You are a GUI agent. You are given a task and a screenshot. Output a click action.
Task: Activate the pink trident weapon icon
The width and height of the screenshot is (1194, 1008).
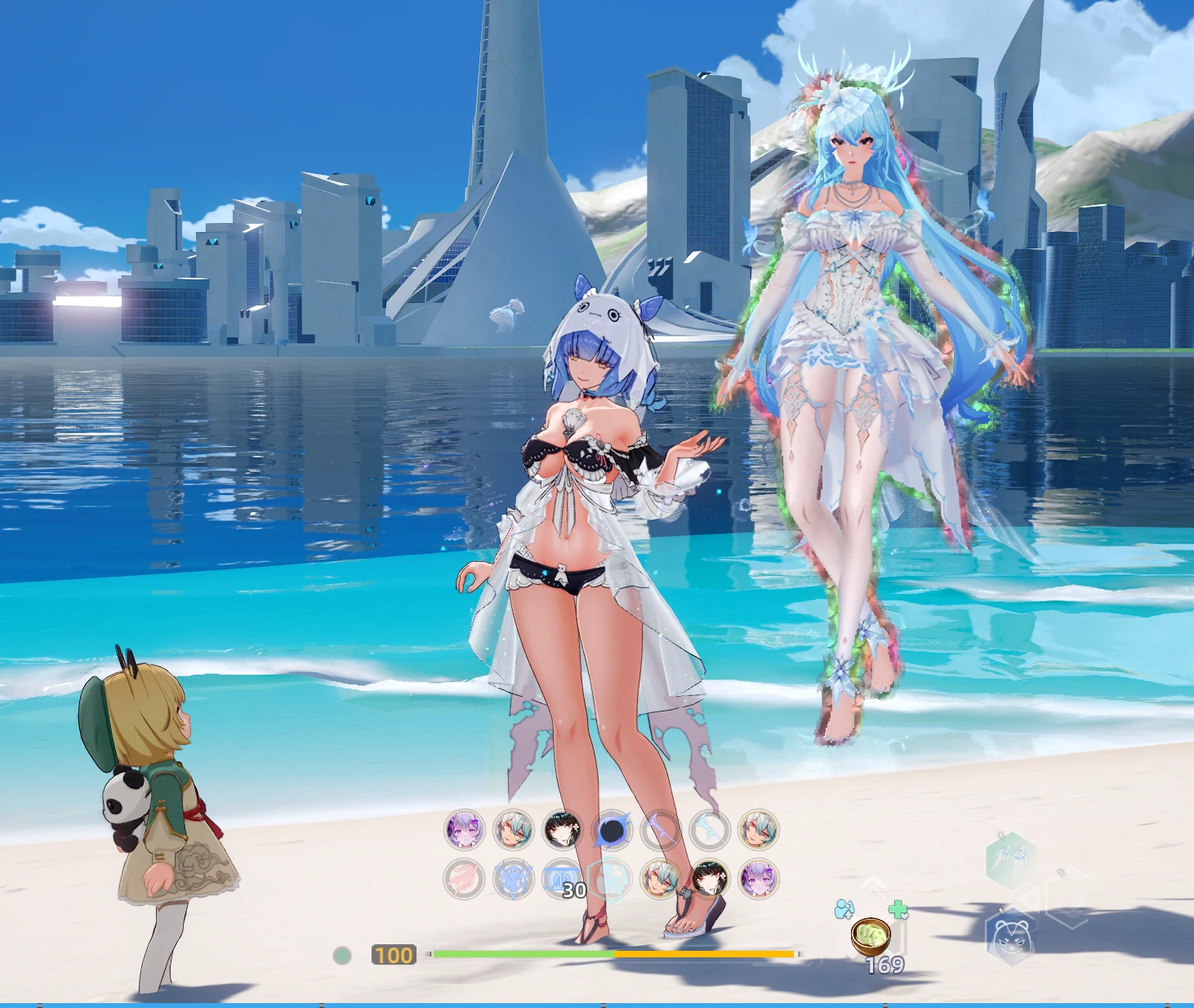coord(464,880)
